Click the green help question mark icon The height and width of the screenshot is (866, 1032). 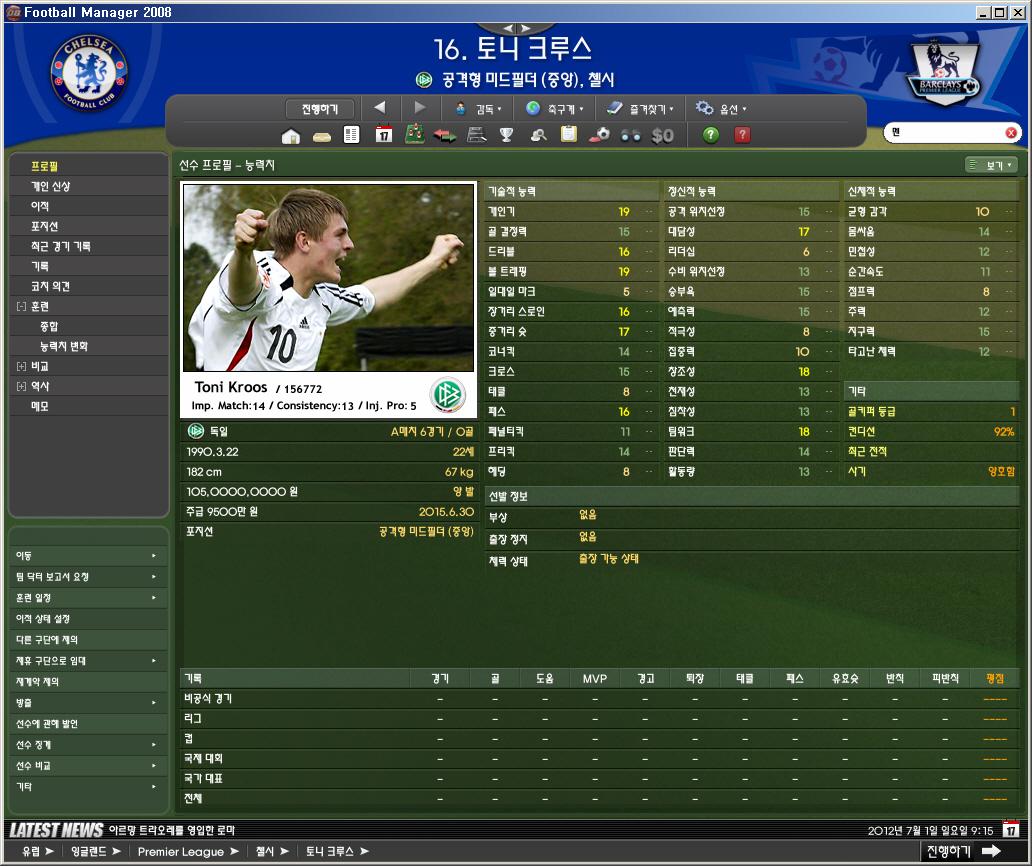coord(711,136)
